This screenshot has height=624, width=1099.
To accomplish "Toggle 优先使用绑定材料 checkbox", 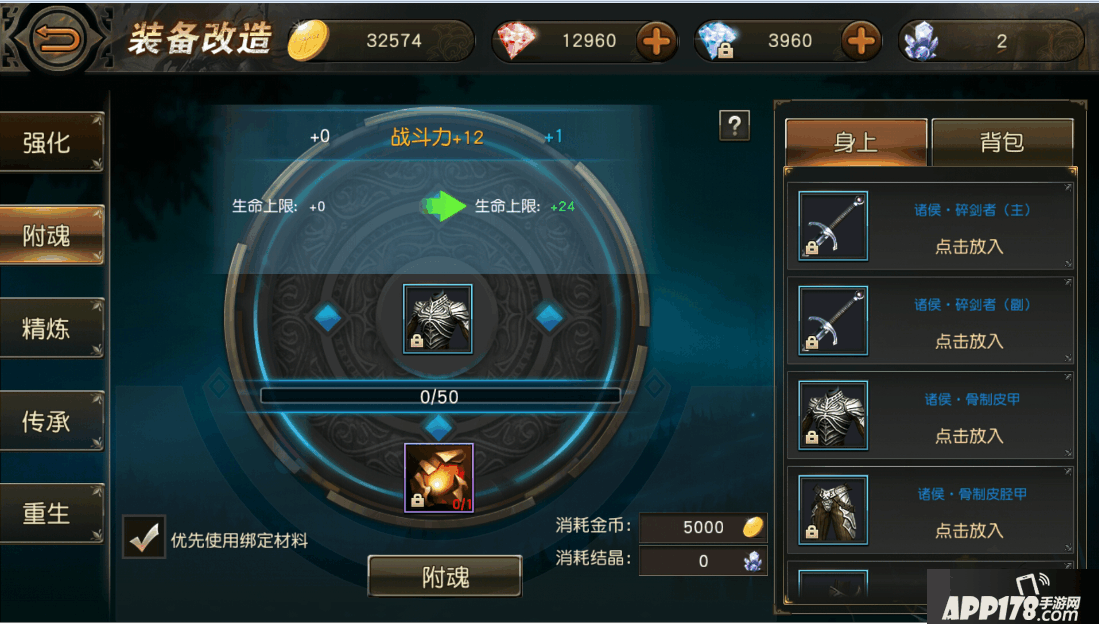I will click(144, 537).
